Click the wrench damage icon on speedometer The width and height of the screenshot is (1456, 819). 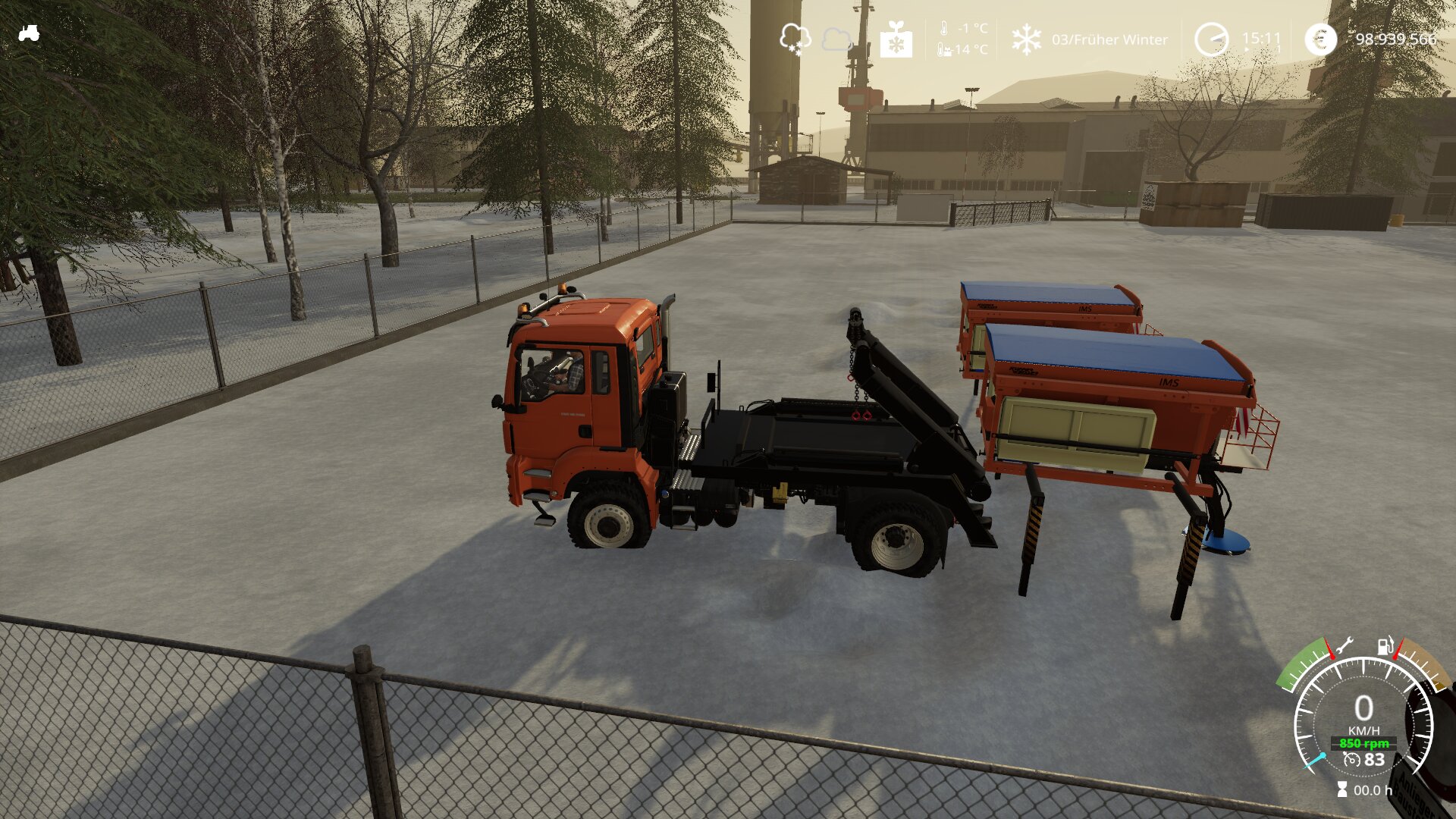1344,647
